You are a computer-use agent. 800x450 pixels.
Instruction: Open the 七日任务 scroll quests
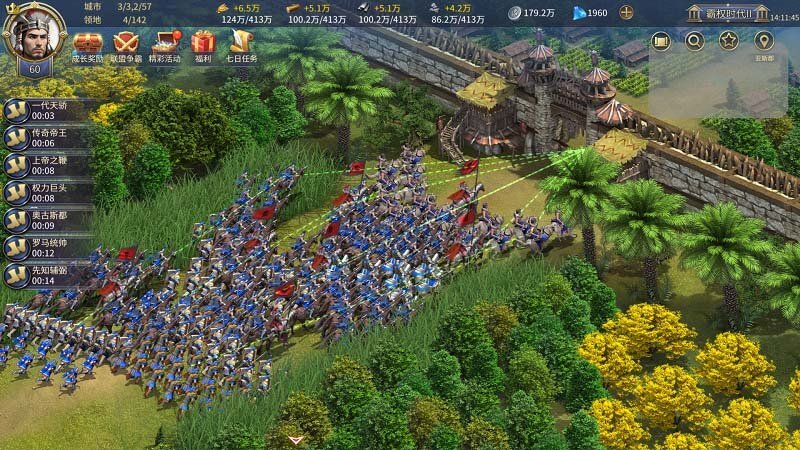click(x=241, y=45)
